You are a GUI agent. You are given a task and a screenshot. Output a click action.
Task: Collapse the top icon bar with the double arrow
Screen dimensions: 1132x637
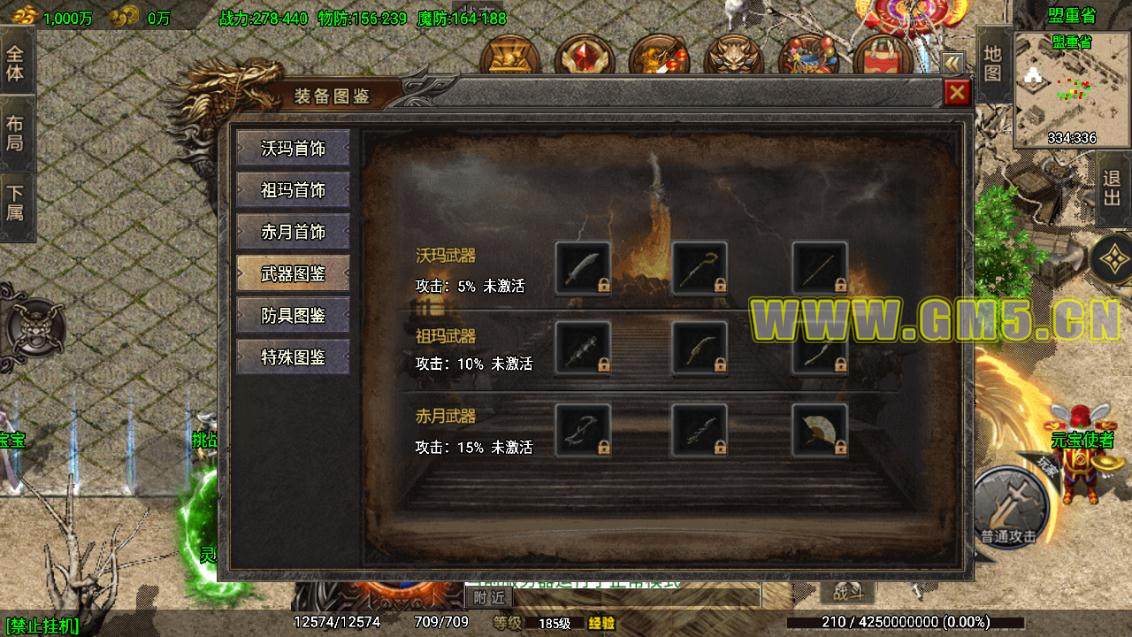(x=952, y=61)
